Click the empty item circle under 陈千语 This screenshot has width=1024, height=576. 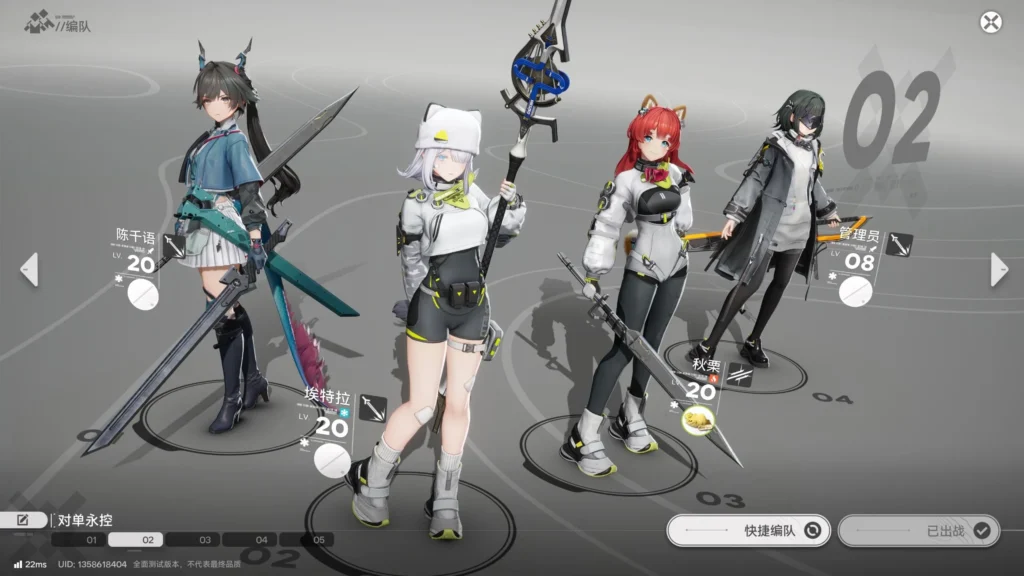pyautogui.click(x=144, y=294)
